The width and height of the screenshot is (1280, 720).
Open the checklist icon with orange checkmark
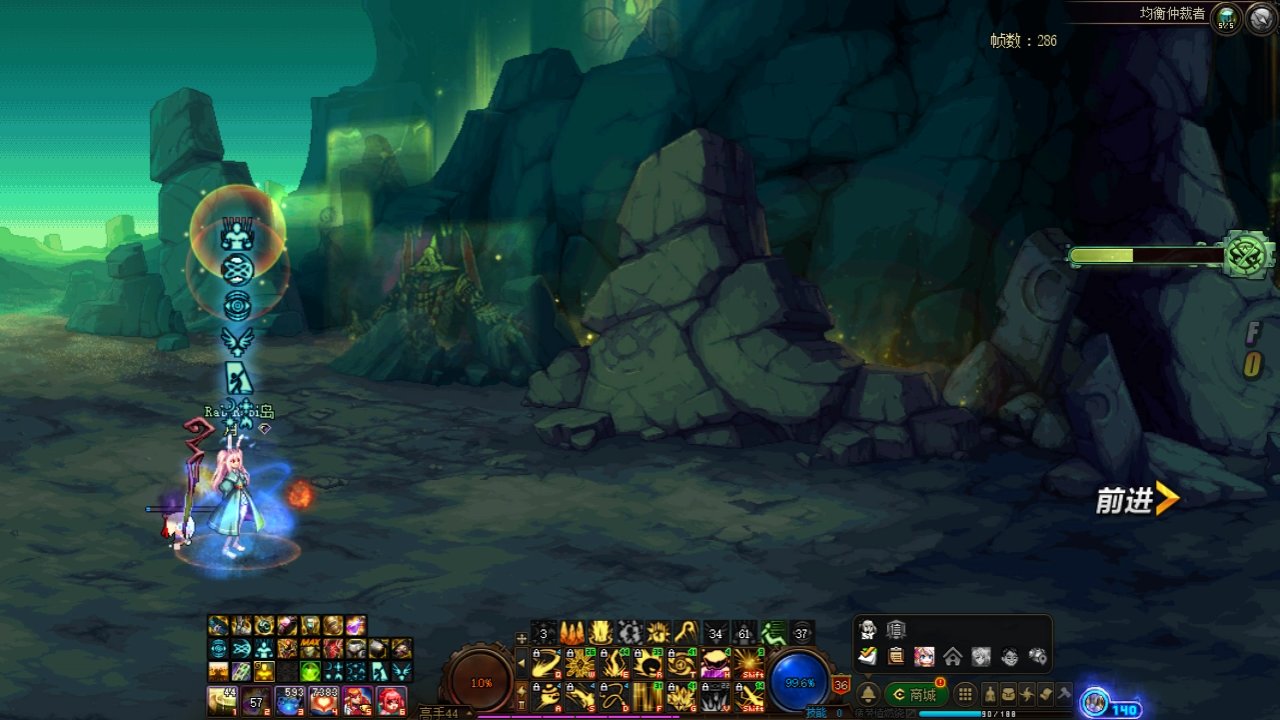point(868,657)
